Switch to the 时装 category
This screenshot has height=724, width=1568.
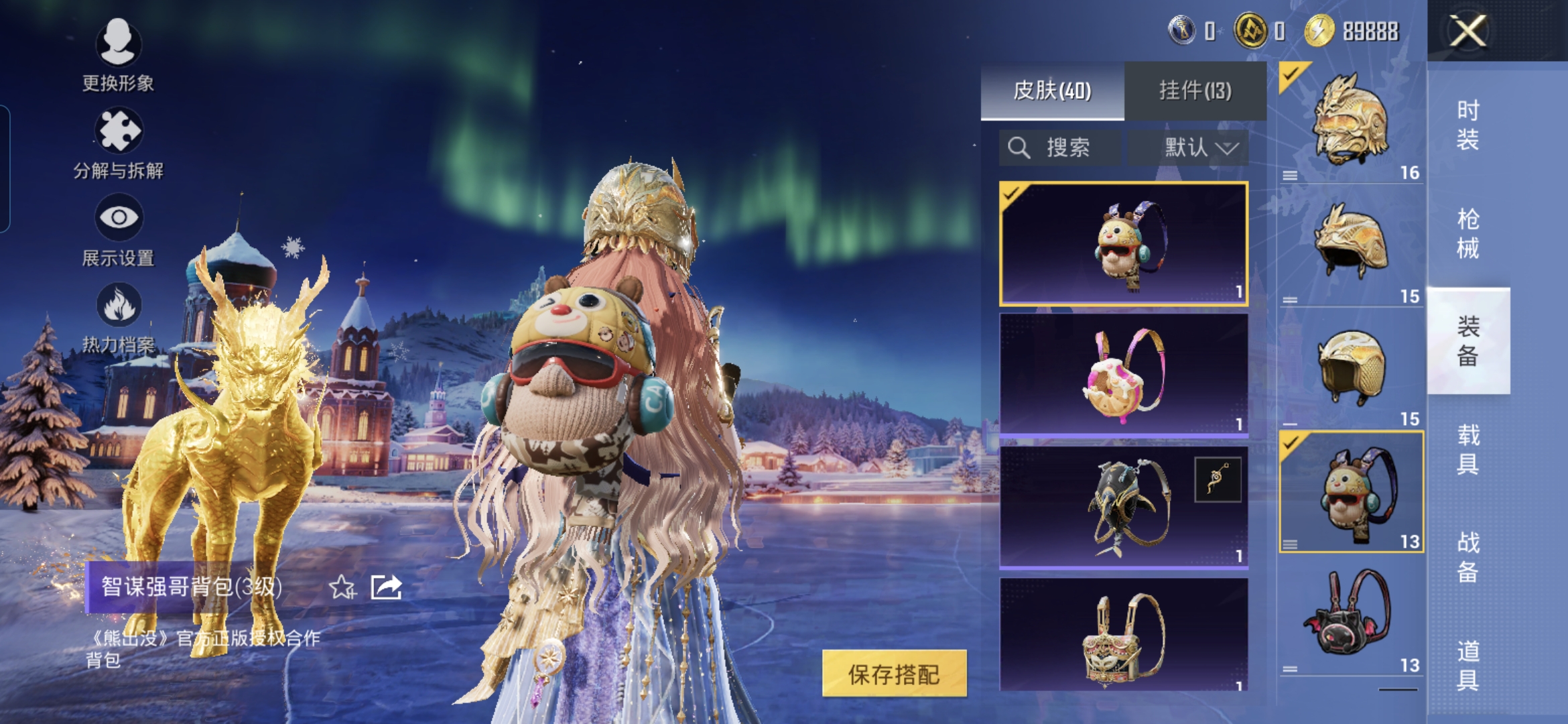1467,125
